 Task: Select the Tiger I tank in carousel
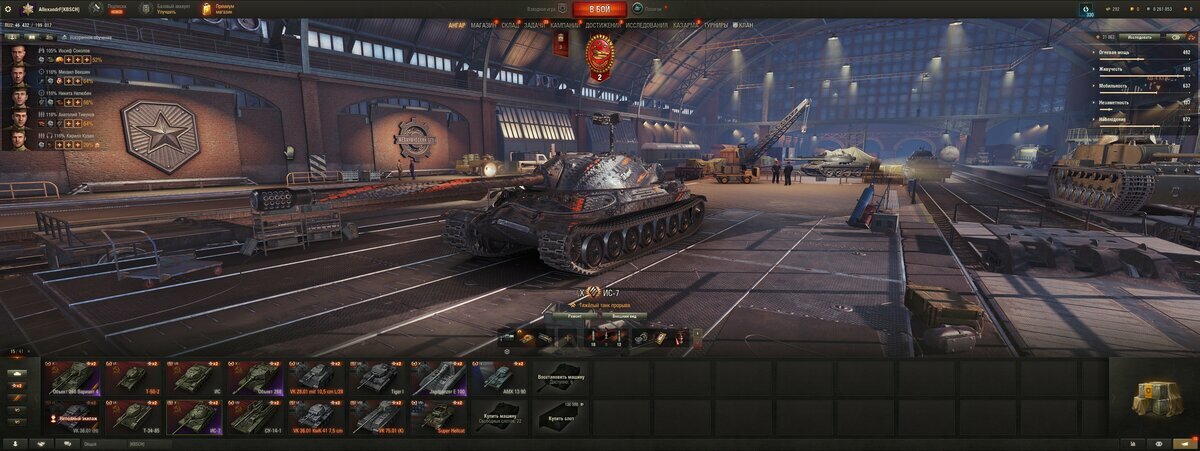376,377
